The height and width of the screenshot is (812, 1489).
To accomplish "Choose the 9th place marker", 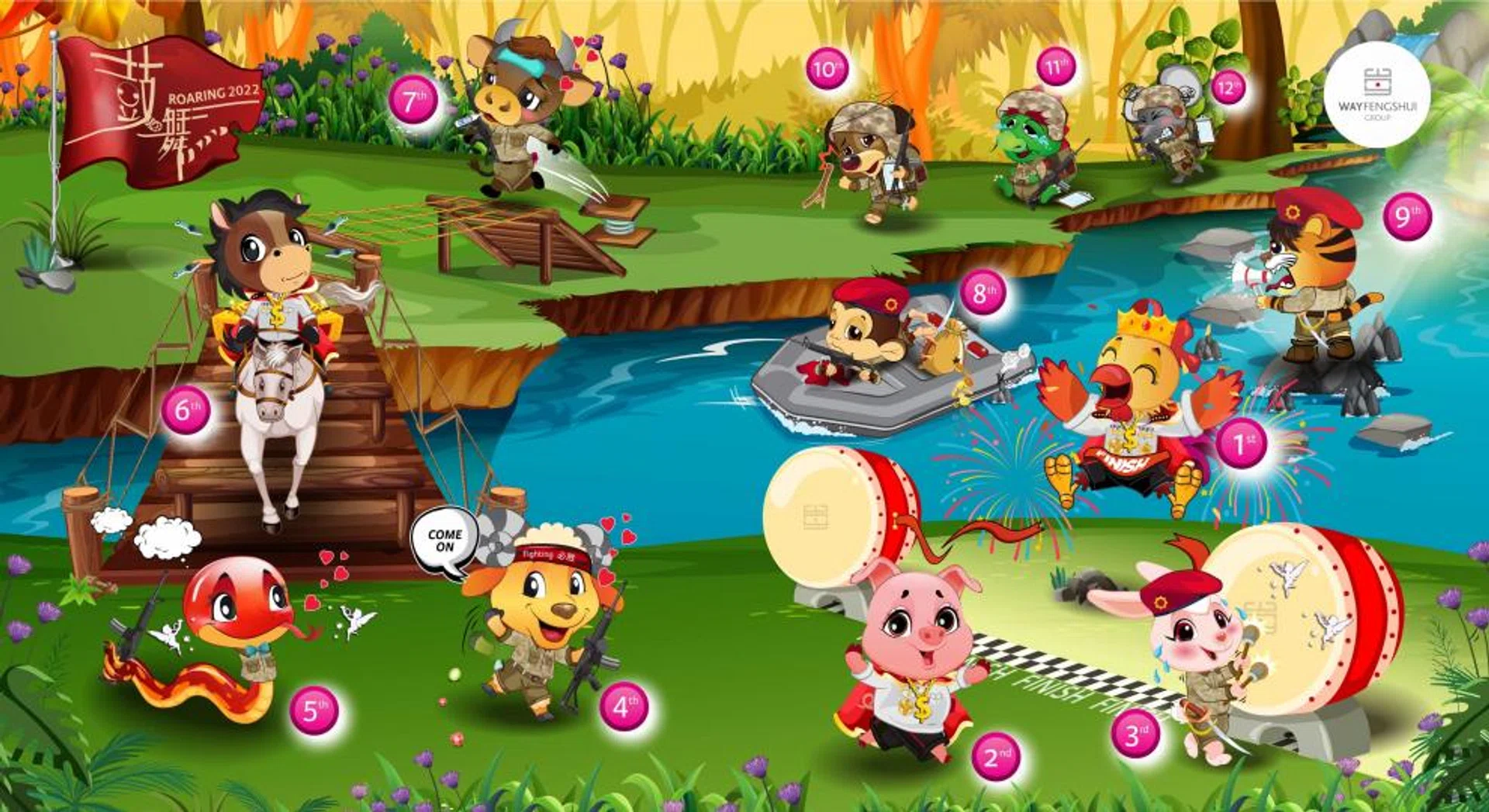I will pyautogui.click(x=1407, y=216).
